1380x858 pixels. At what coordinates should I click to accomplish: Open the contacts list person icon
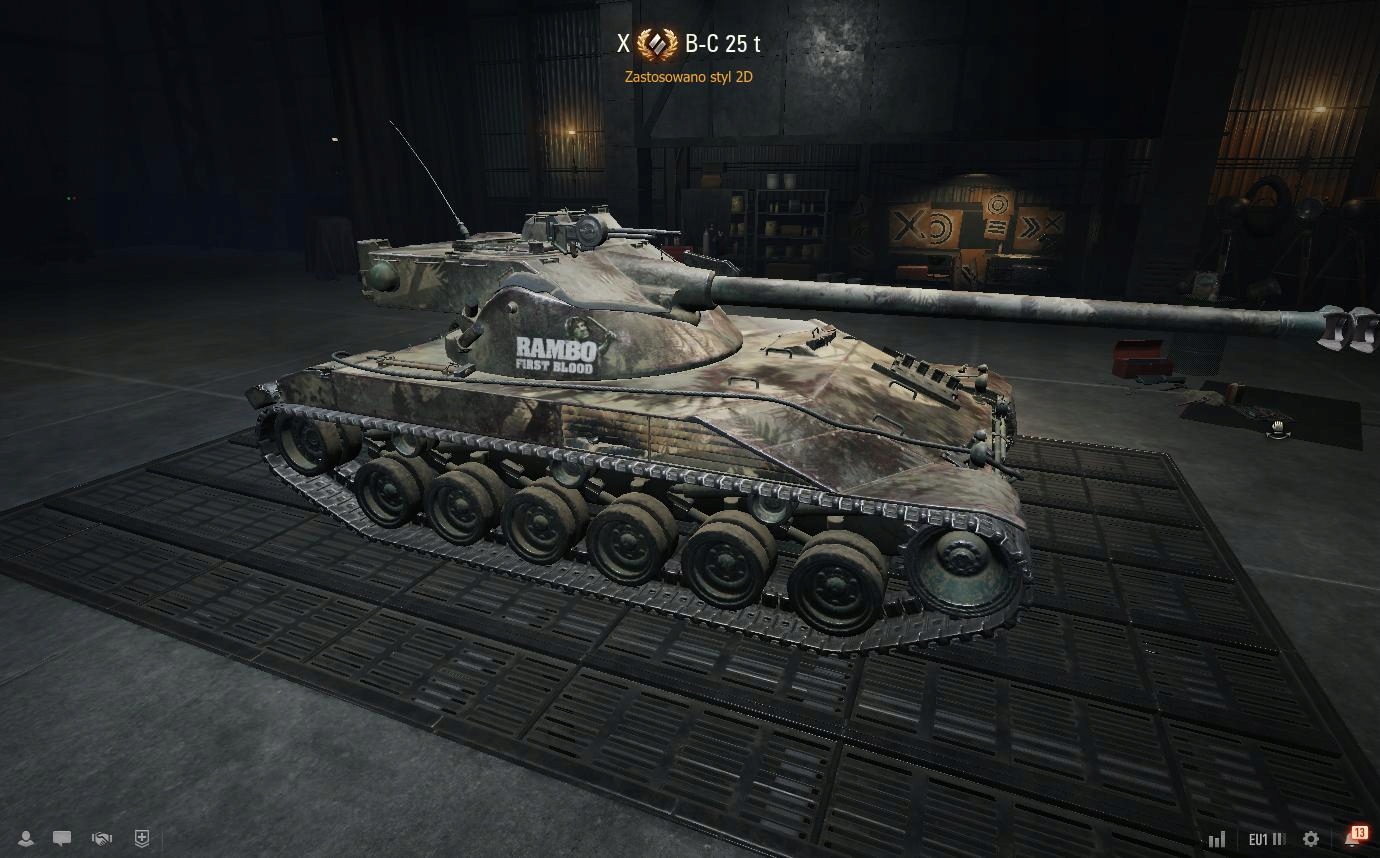pyautogui.click(x=26, y=839)
